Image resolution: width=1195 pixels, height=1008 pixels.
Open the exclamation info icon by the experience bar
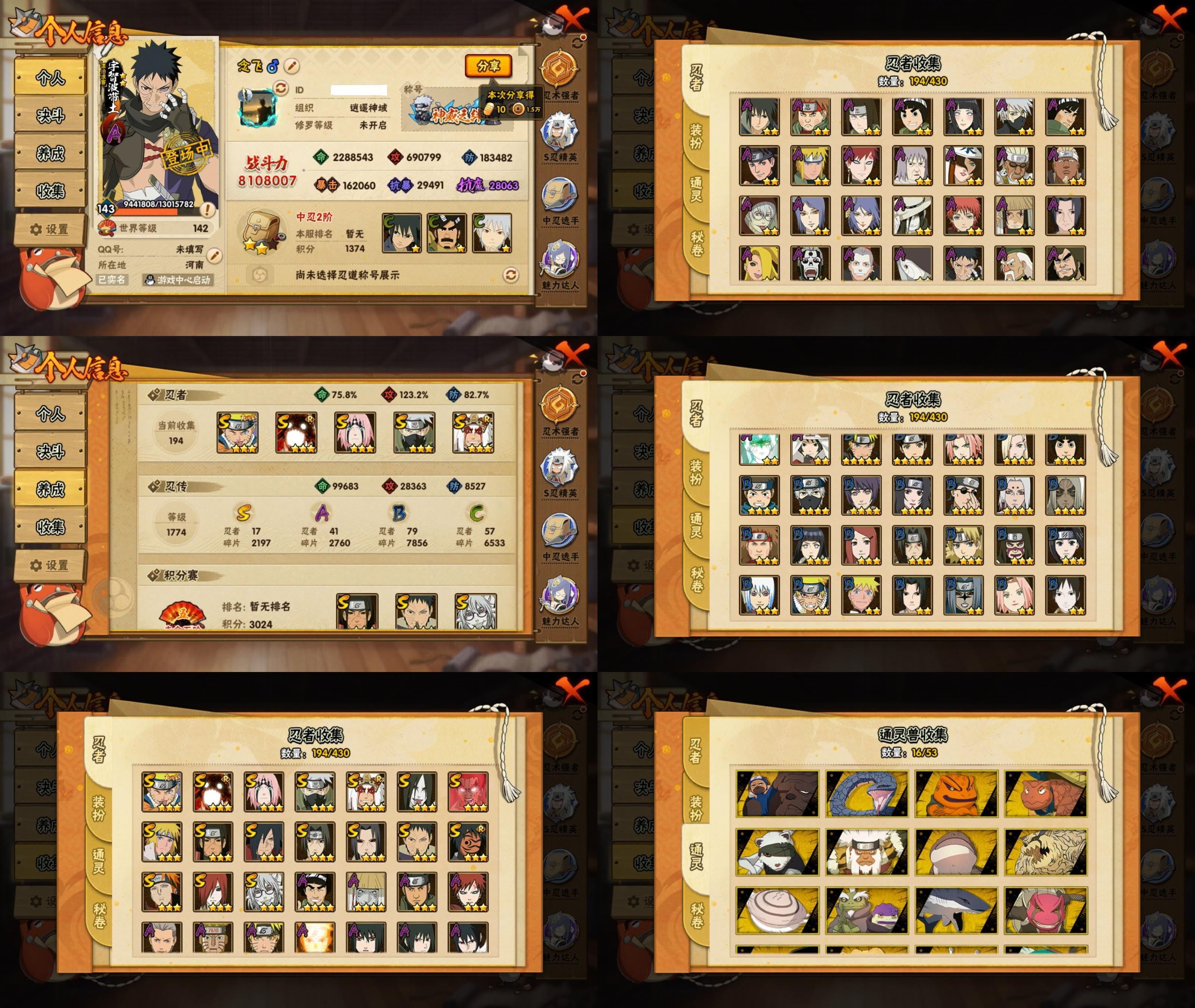[x=208, y=210]
